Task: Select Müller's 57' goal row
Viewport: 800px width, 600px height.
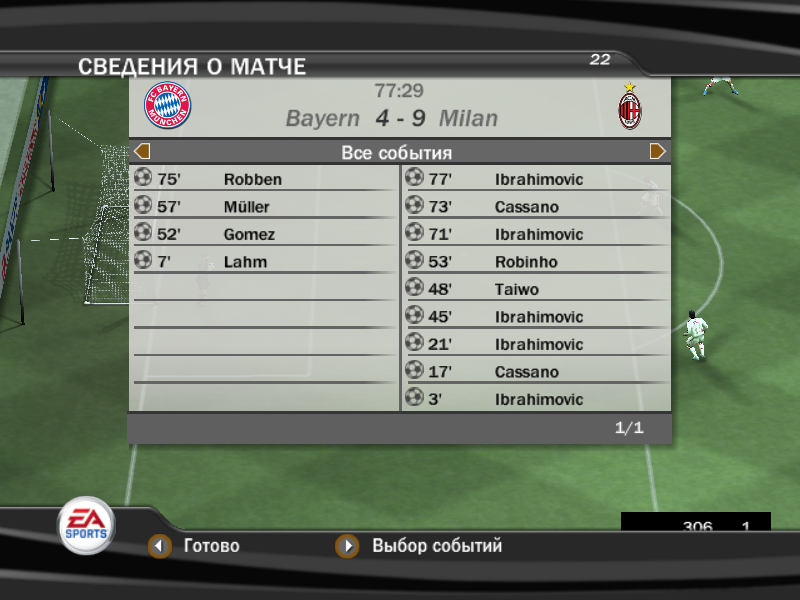Action: point(264,207)
